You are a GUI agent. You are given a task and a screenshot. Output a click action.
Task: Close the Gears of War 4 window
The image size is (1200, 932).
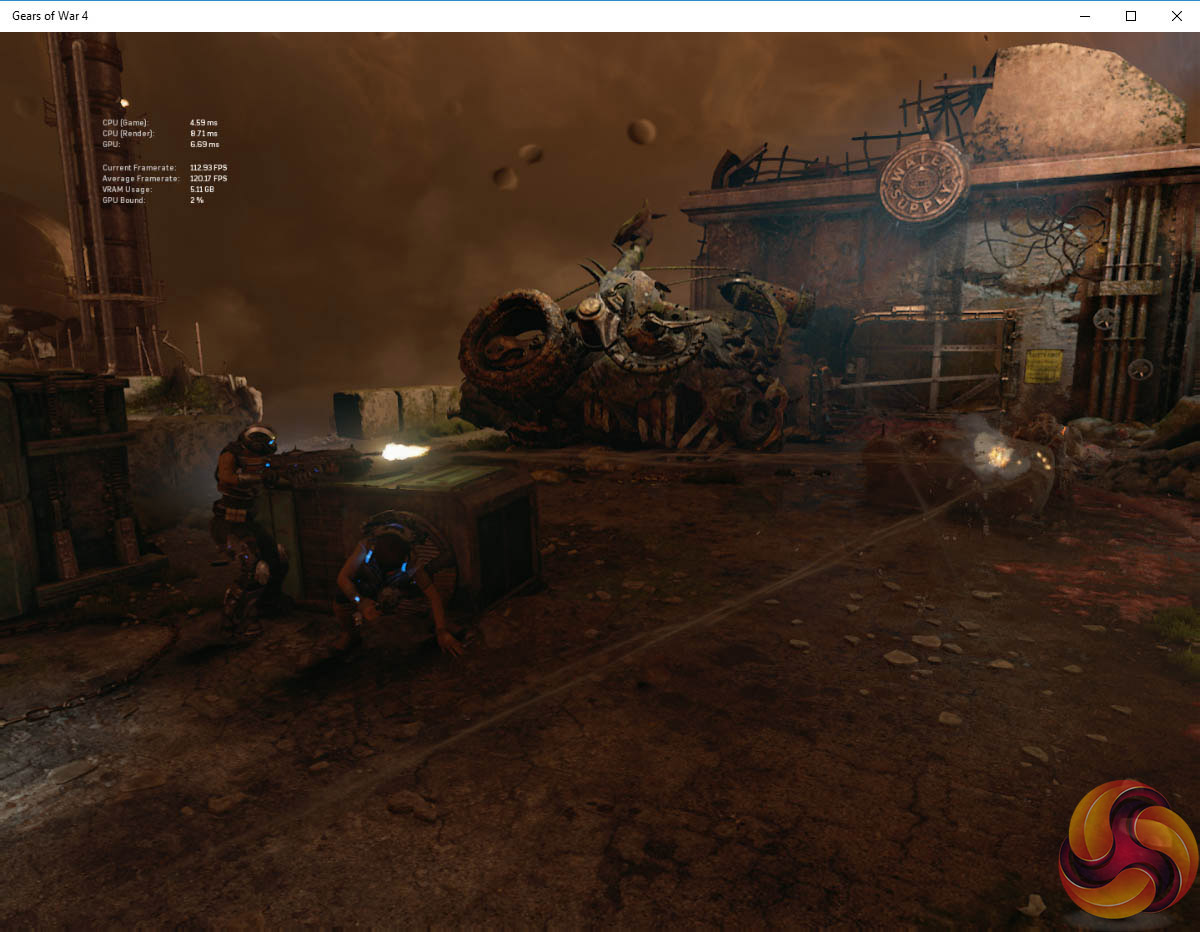coord(1176,16)
